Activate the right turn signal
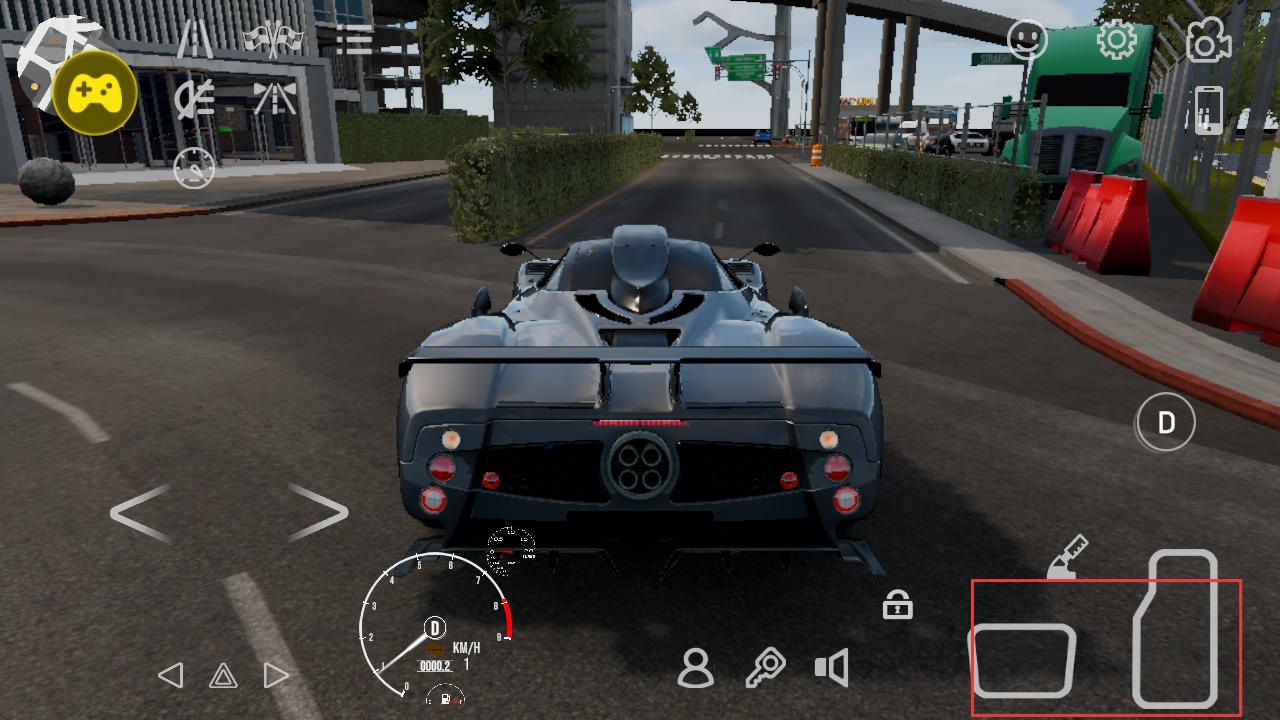The width and height of the screenshot is (1280, 720). [x=275, y=676]
